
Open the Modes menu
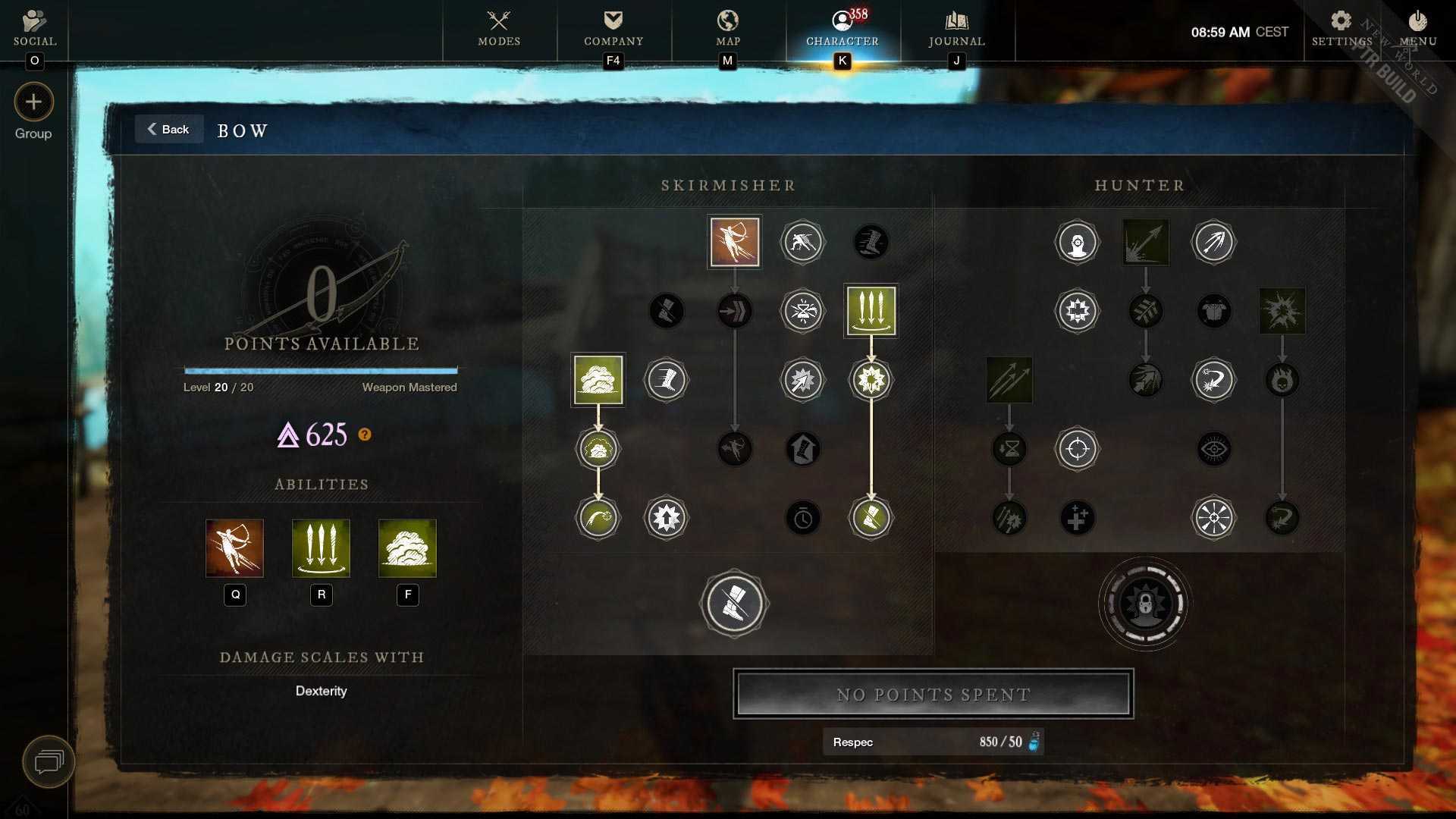click(x=499, y=28)
